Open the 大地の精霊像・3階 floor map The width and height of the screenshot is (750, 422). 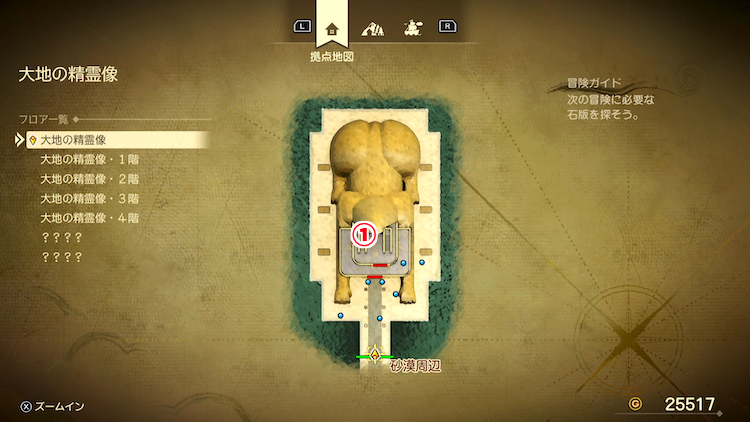click(88, 198)
